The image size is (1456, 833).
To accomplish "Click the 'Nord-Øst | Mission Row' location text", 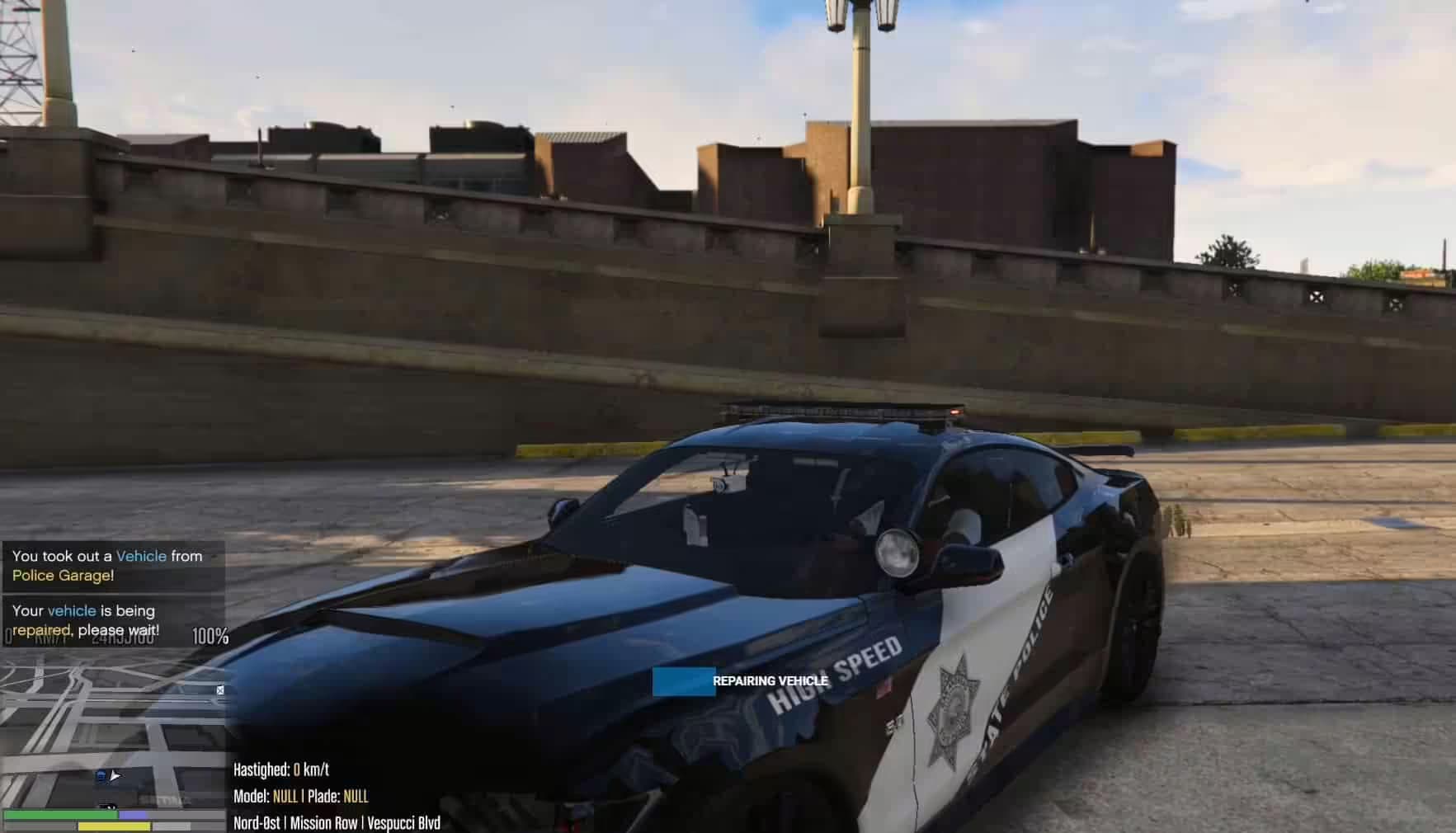I will (297, 822).
